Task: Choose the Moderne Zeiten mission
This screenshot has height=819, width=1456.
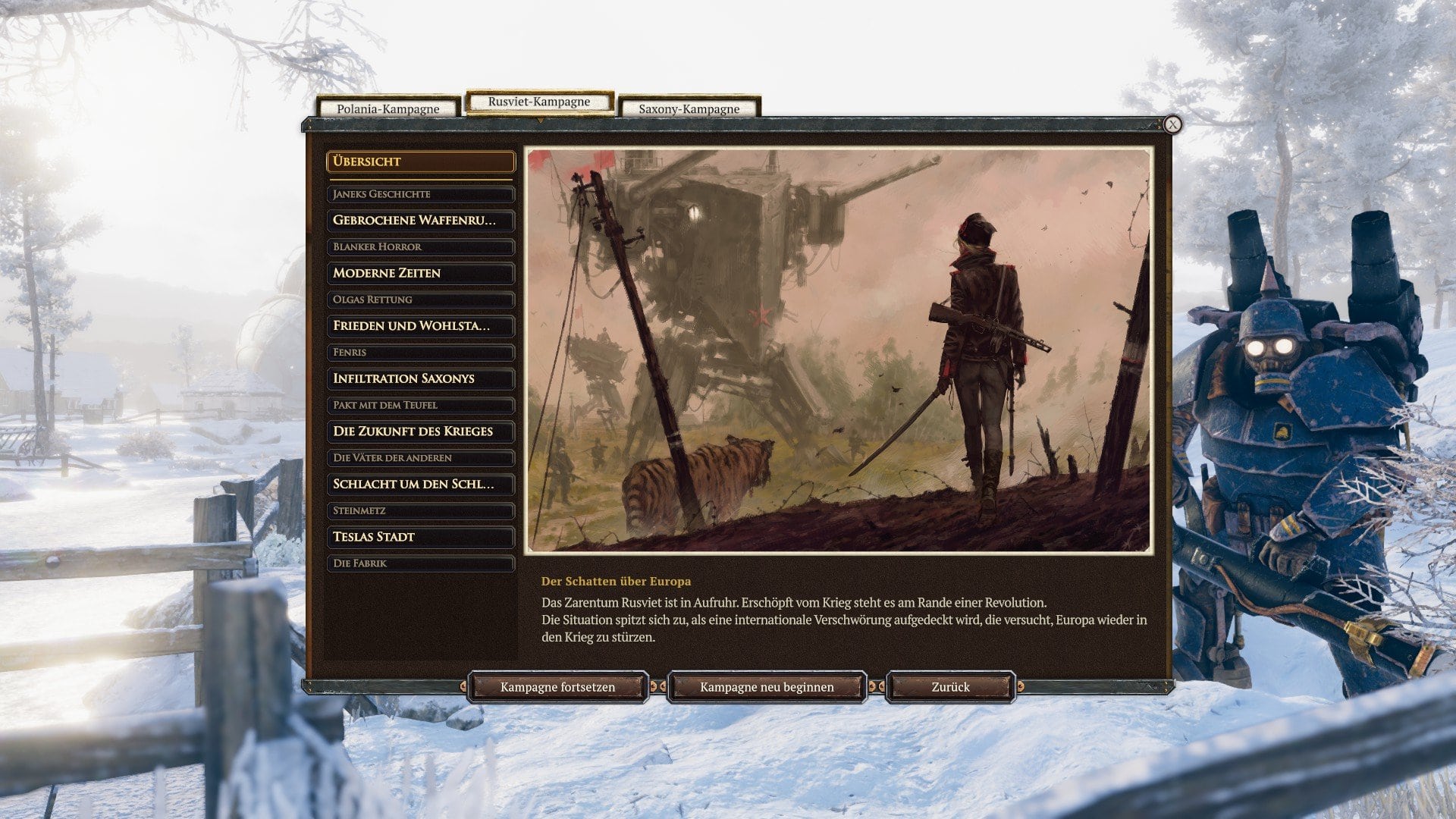Action: coord(420,273)
